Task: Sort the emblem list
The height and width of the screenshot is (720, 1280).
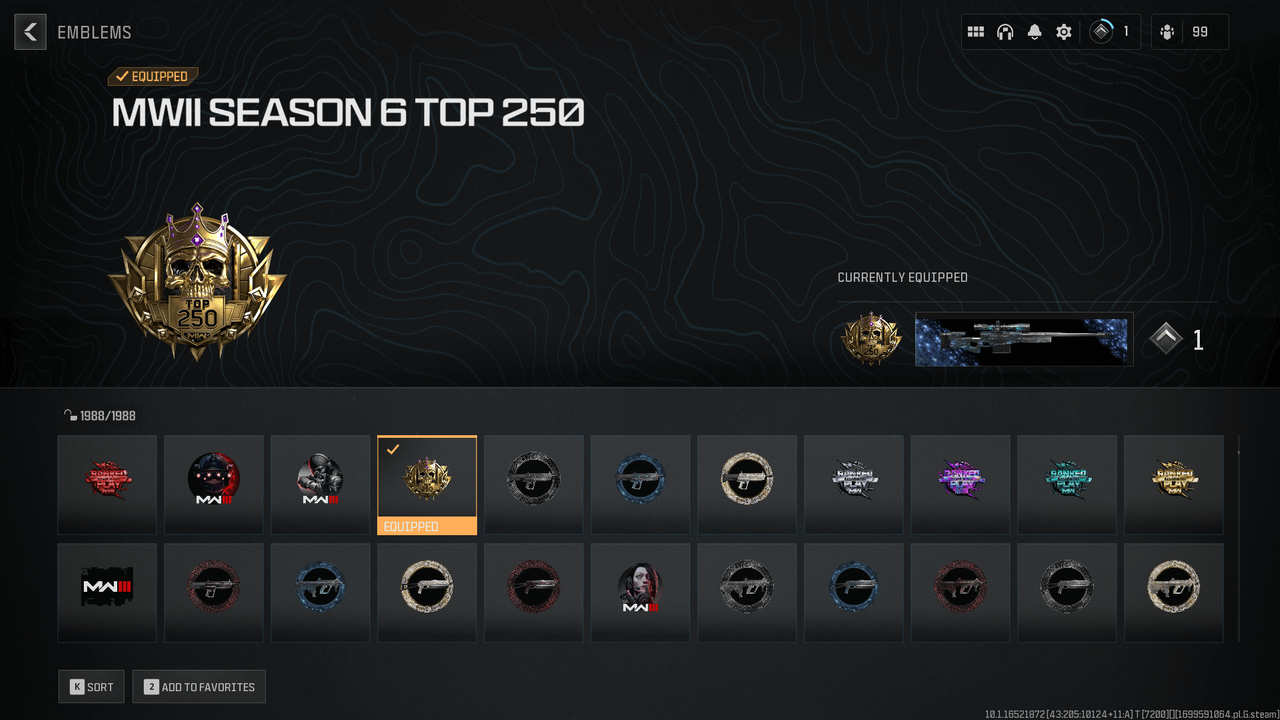Action: 91,687
